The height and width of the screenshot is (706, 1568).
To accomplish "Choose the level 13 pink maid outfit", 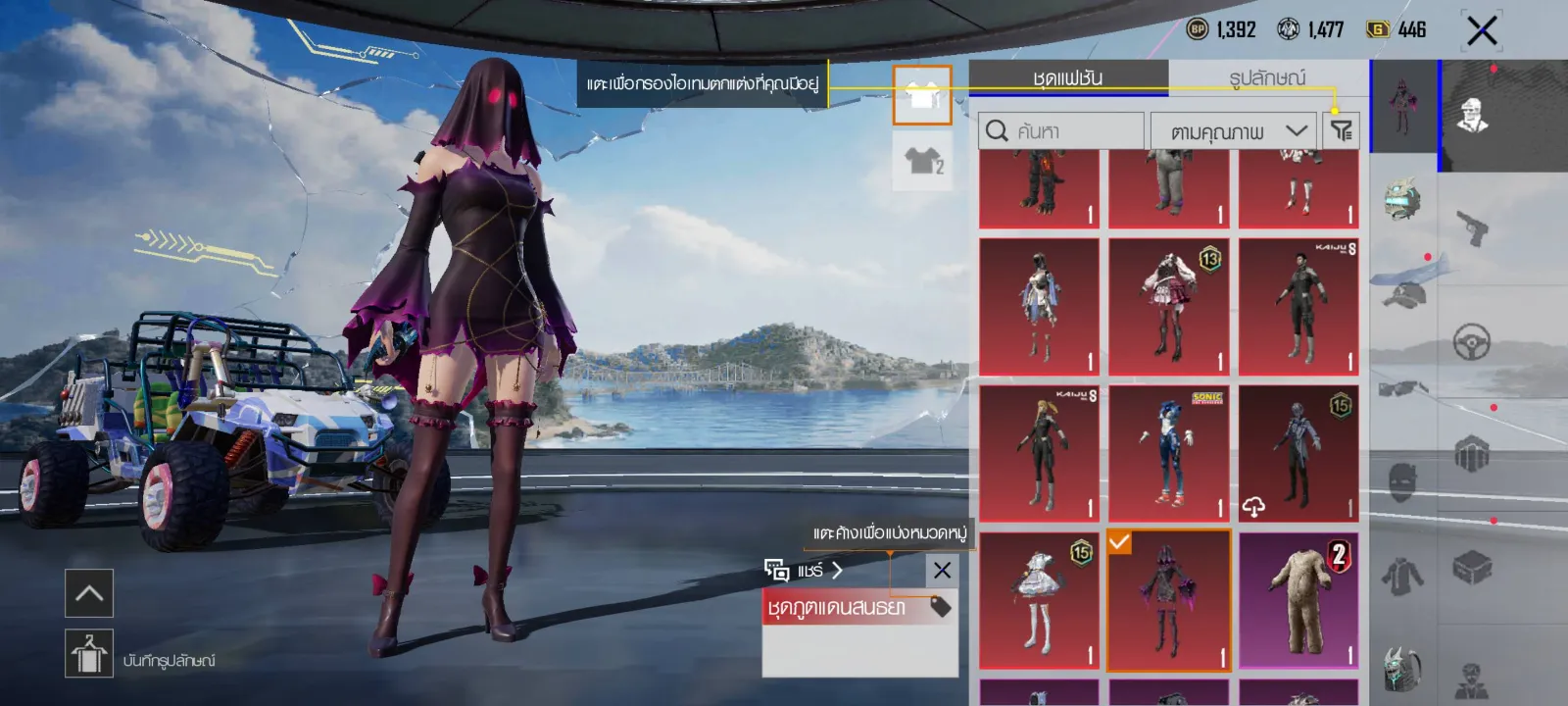I will (x=1168, y=306).
